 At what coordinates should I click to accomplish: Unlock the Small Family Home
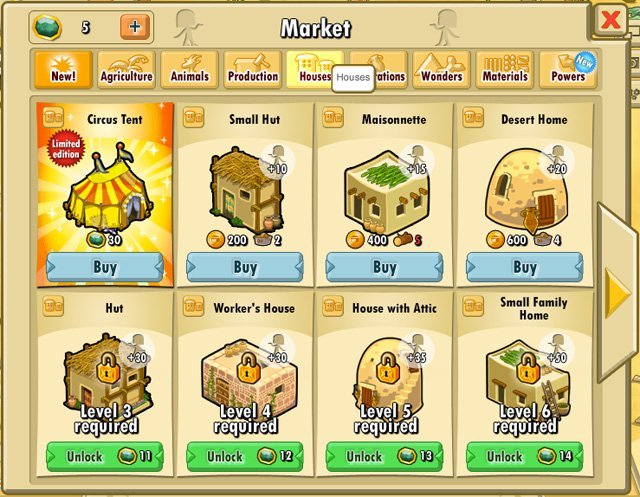click(524, 456)
